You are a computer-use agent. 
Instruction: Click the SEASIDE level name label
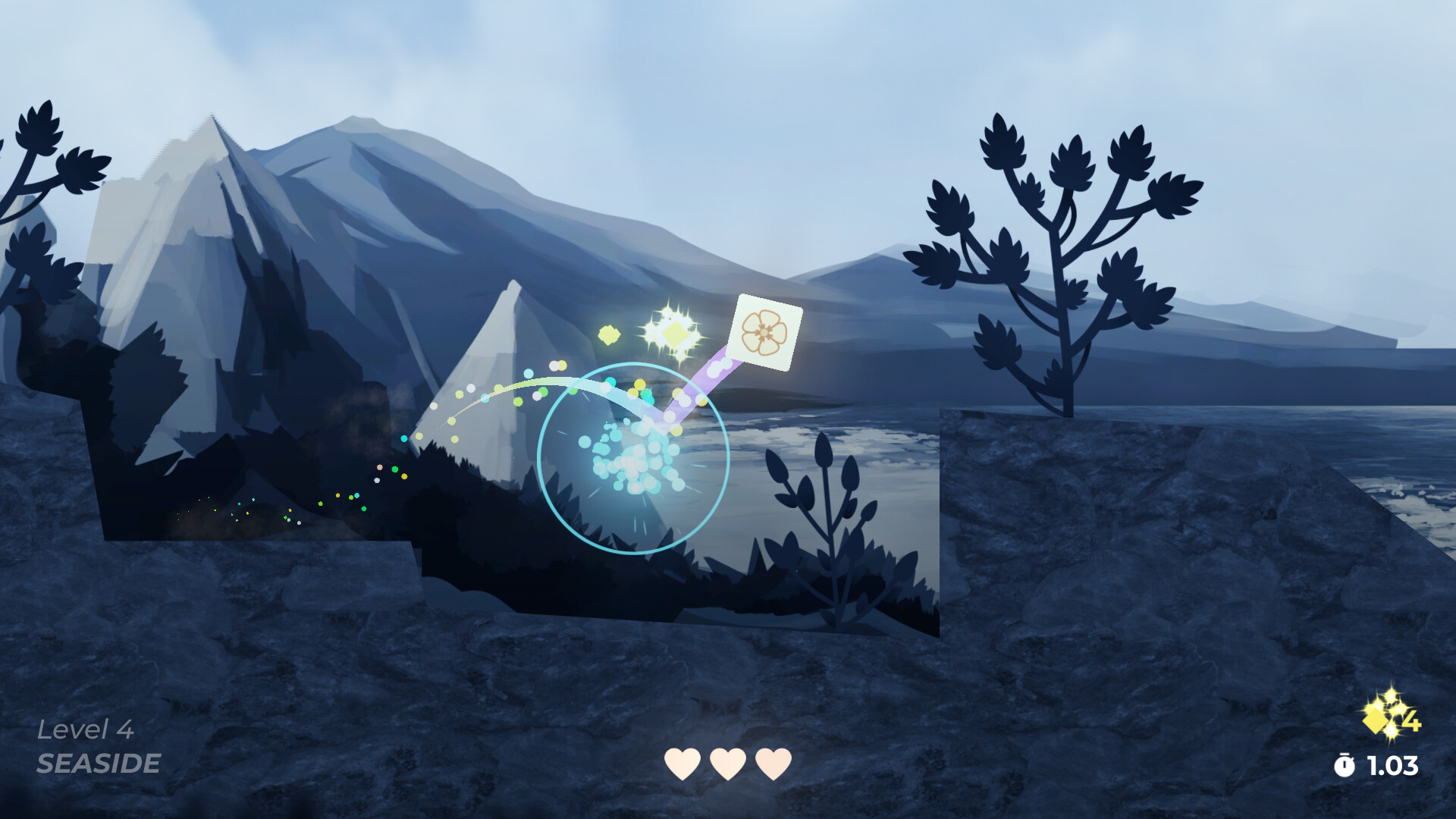99,764
